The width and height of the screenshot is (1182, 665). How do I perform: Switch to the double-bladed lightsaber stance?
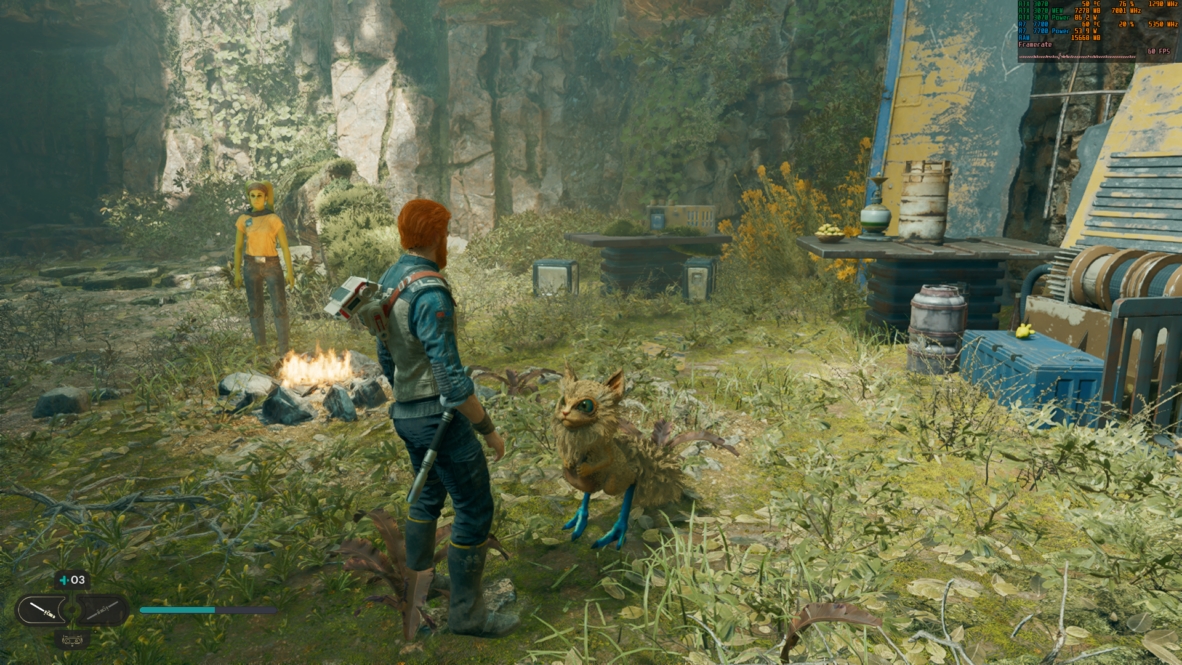pos(103,609)
